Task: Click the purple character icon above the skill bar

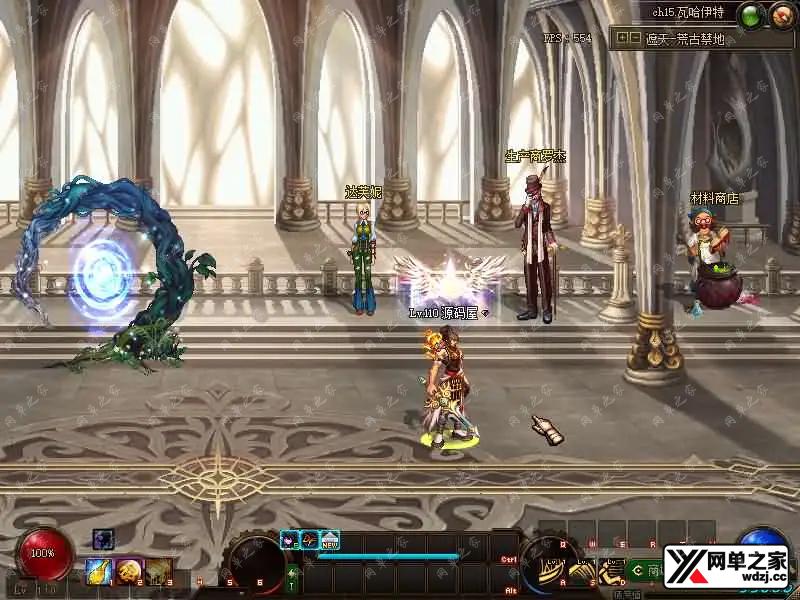Action: click(x=290, y=540)
